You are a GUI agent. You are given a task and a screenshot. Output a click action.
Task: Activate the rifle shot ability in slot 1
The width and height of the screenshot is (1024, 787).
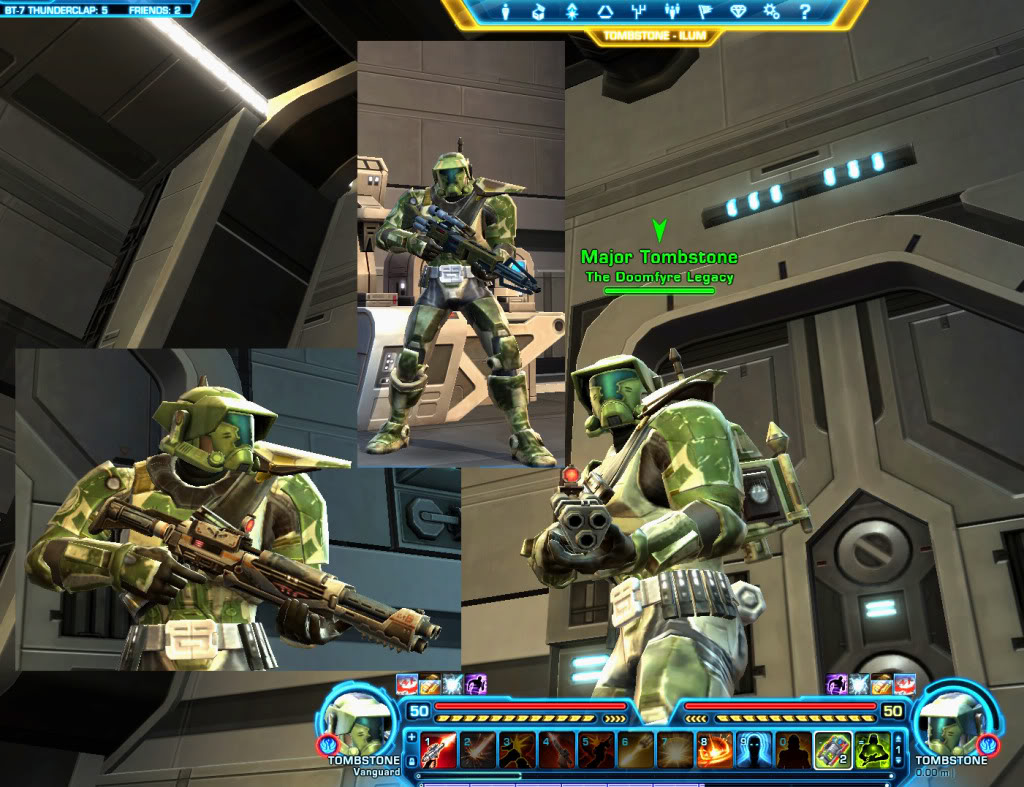[440, 749]
